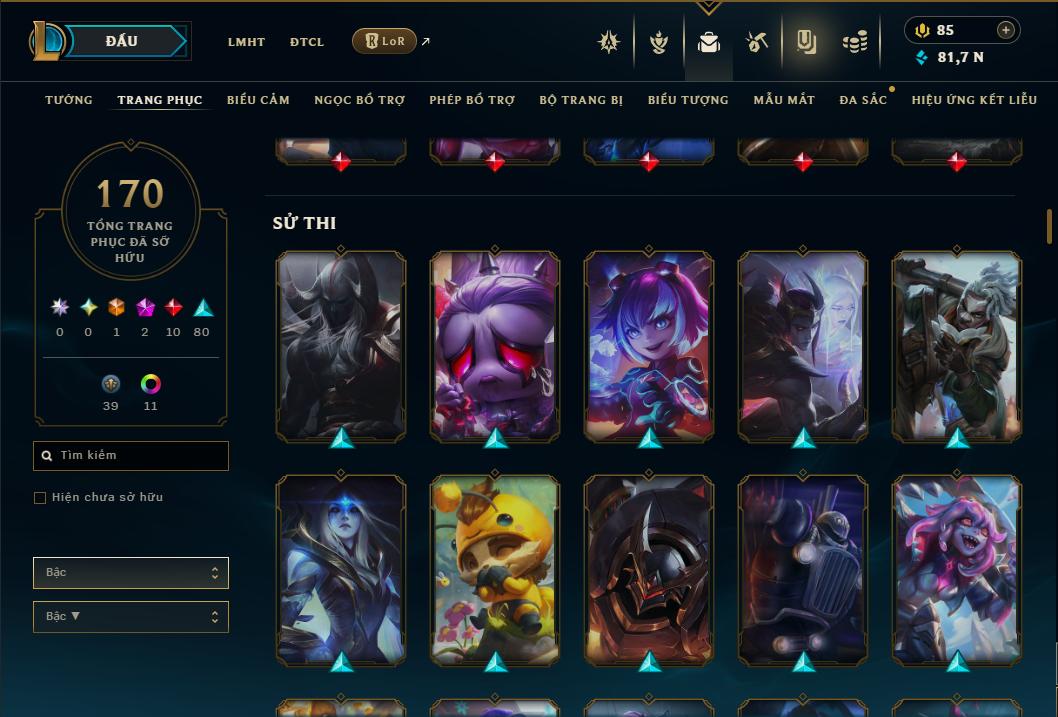Switch to the TƯỚNG tab
The image size is (1058, 717).
(x=69, y=100)
